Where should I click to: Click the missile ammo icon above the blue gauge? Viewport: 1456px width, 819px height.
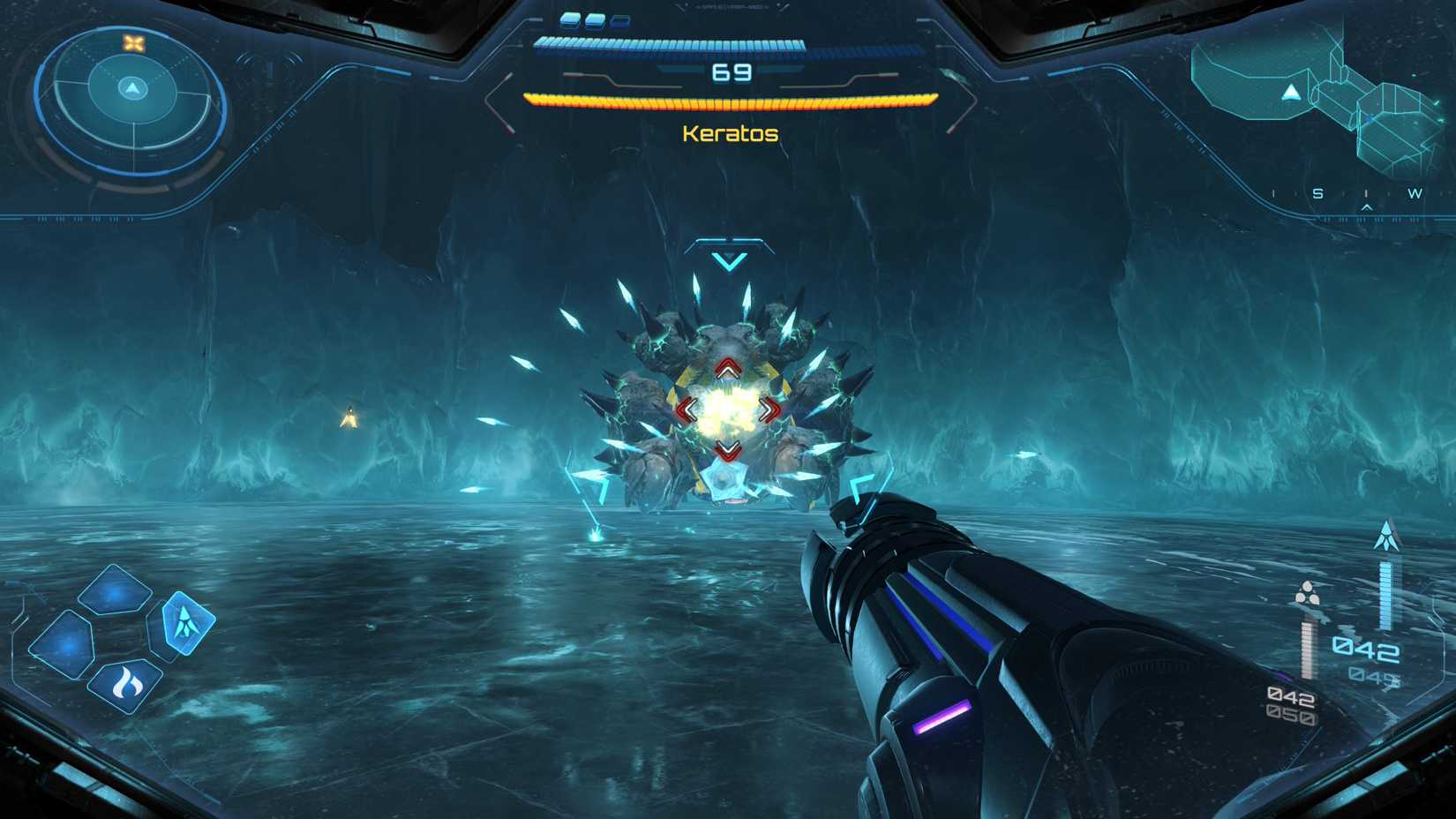pyautogui.click(x=1387, y=535)
